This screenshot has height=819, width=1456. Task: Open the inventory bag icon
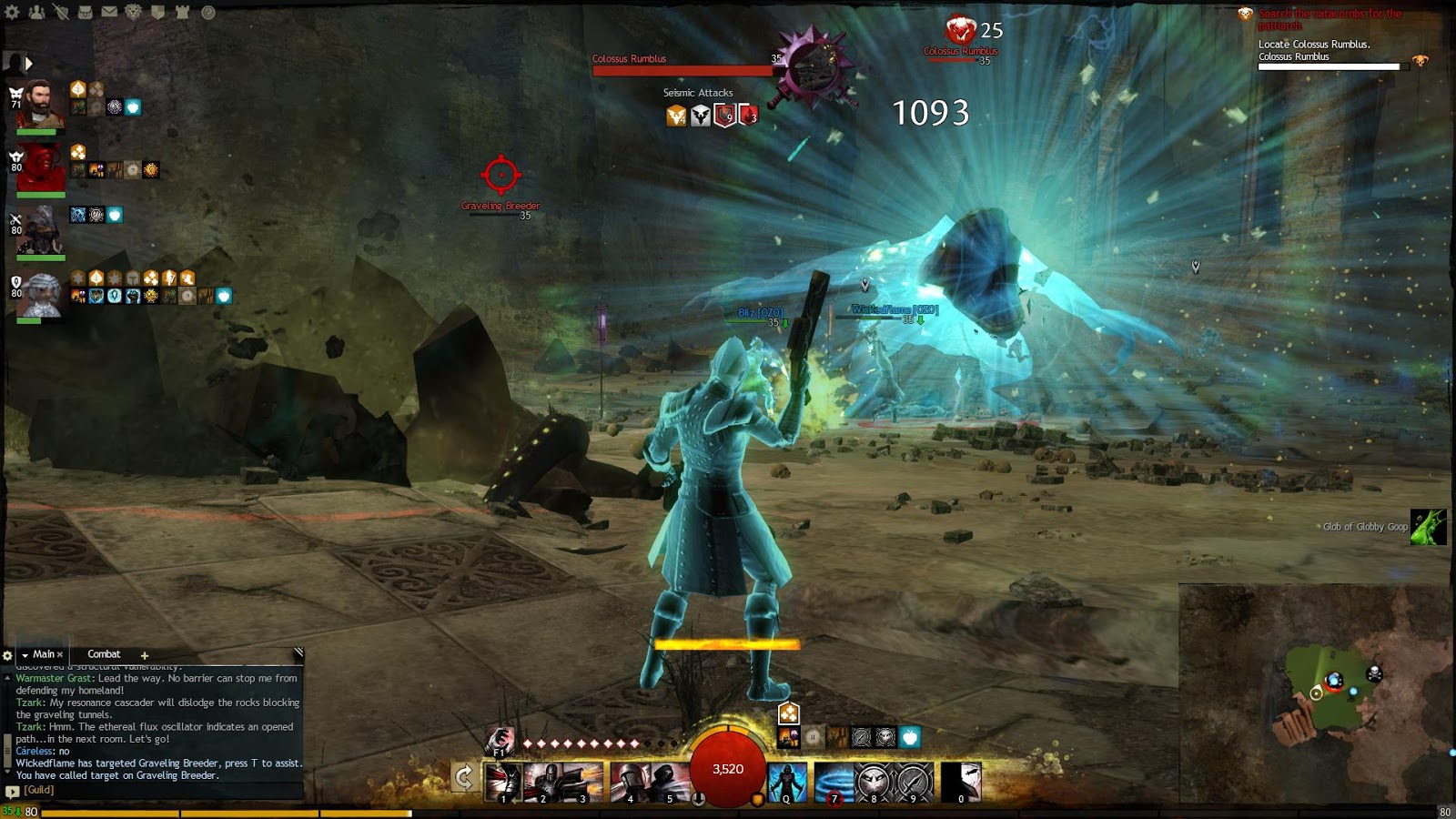point(85,12)
